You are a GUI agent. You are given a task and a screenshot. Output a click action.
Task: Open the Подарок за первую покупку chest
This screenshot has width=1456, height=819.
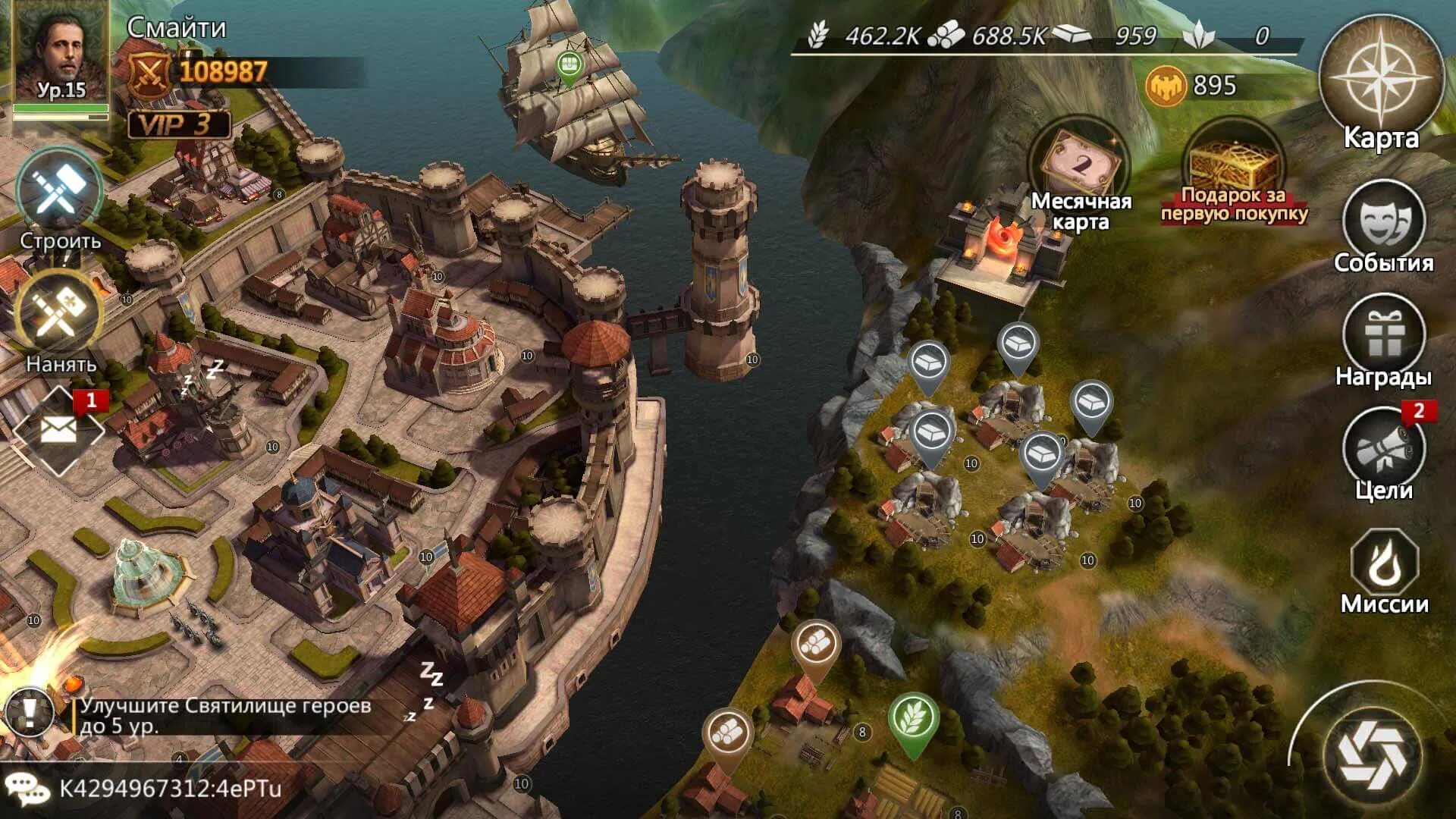click(1234, 171)
